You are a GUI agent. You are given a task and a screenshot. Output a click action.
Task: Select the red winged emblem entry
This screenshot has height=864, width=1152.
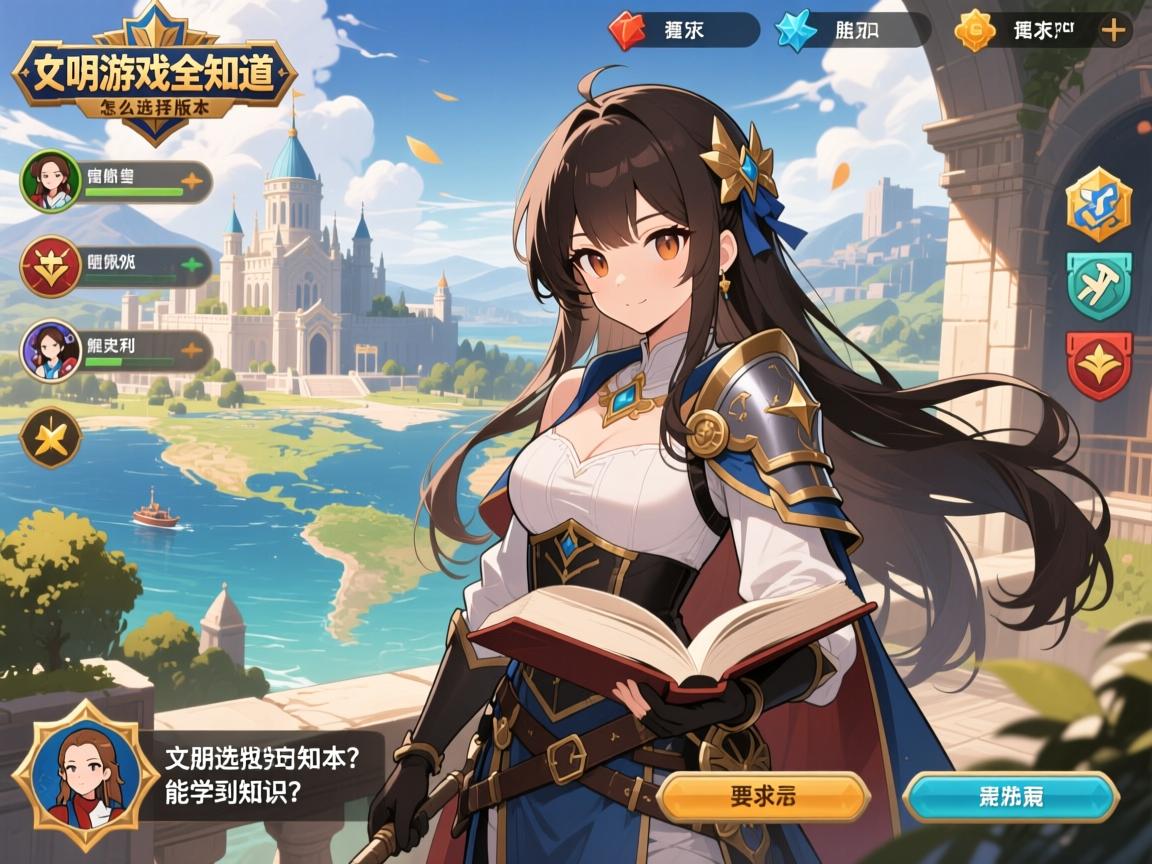pos(50,267)
